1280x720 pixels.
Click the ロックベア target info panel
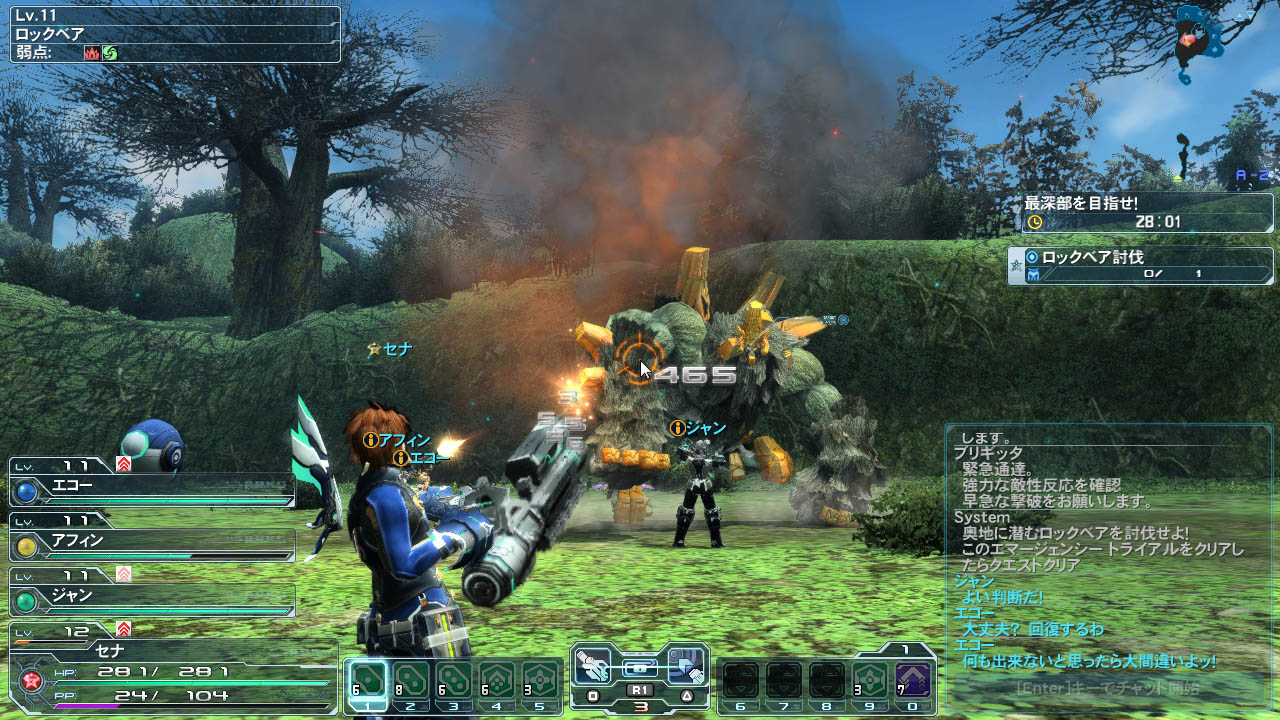point(175,34)
